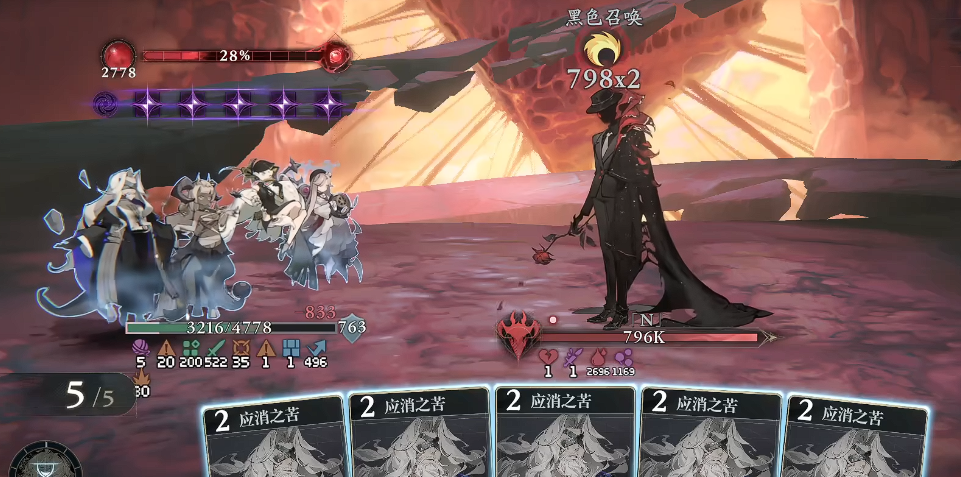The image size is (961, 477).
Task: Check the orange flame status icon
Action: (140, 378)
